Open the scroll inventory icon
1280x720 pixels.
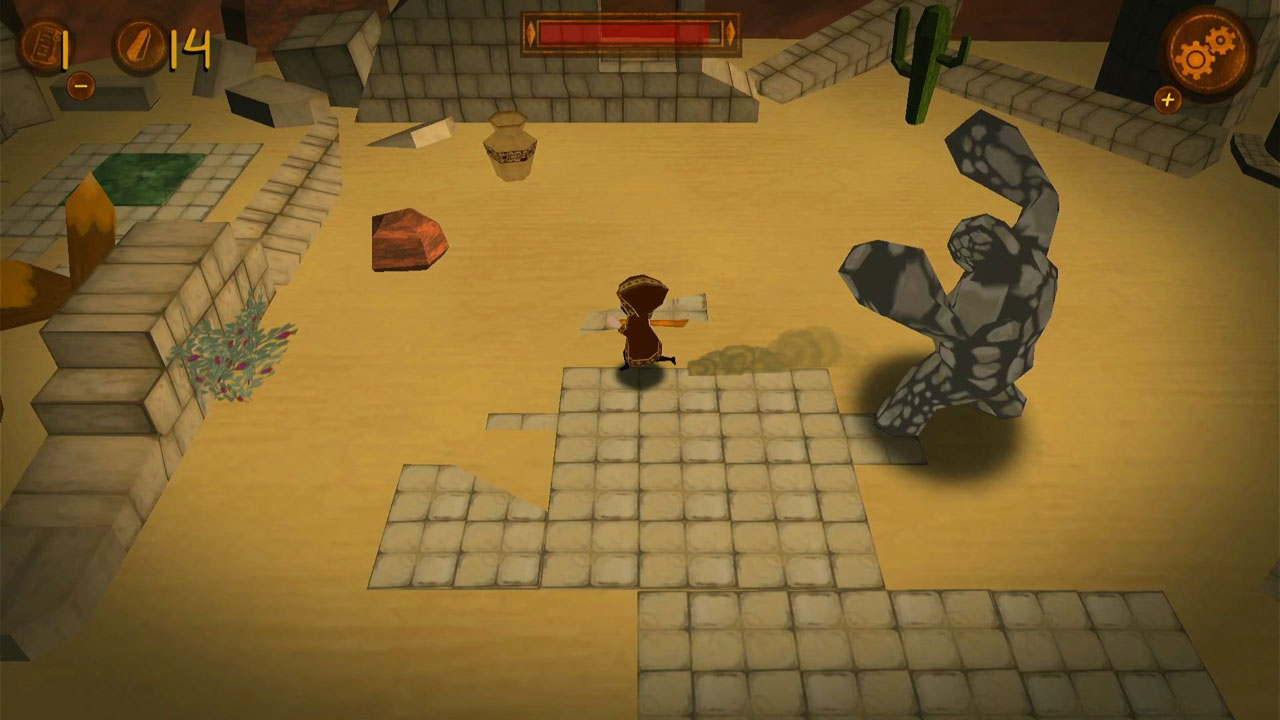pyautogui.click(x=42, y=42)
